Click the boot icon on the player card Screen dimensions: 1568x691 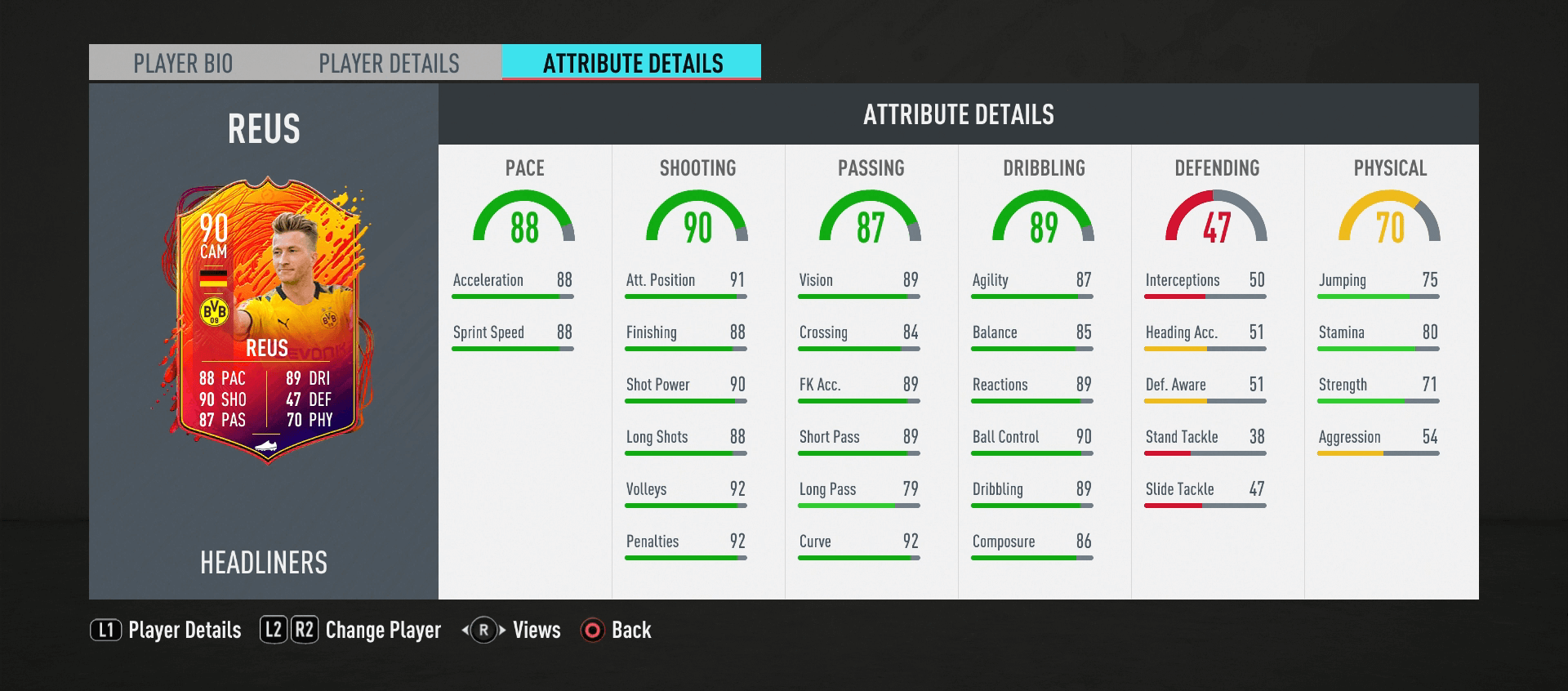pos(267,444)
